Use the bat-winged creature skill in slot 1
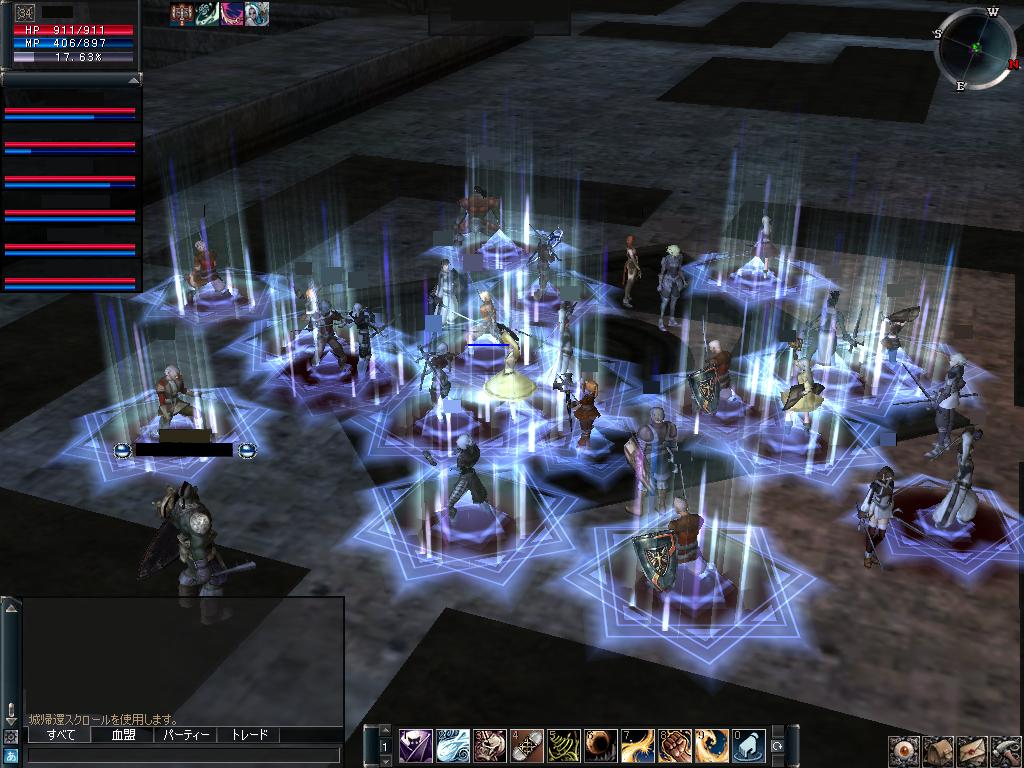The height and width of the screenshot is (768, 1024). pyautogui.click(x=416, y=747)
